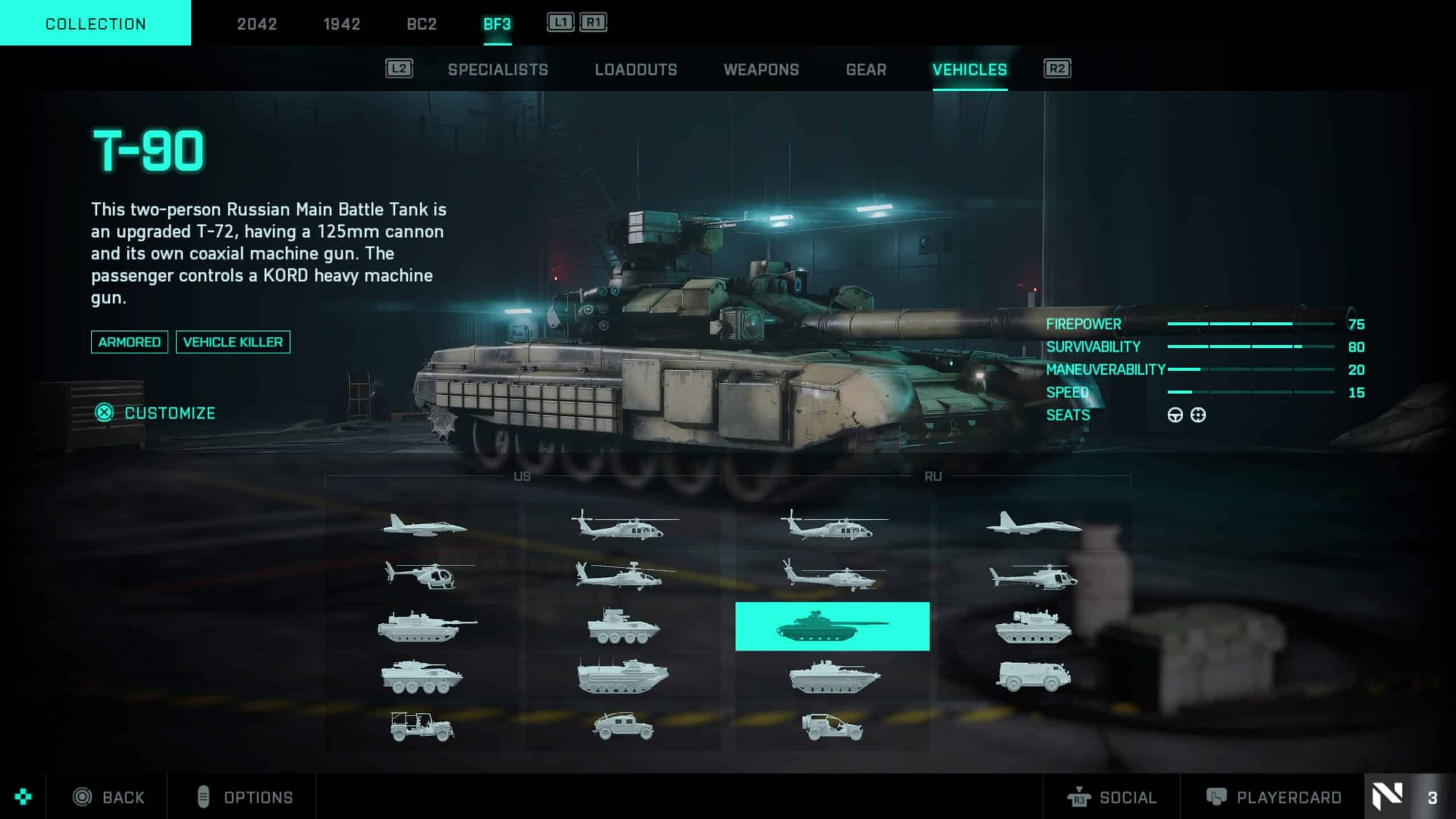Viewport: 1456px width, 819px height.
Task: Toggle the VEHICLE KILLER tag filter
Action: (233, 342)
